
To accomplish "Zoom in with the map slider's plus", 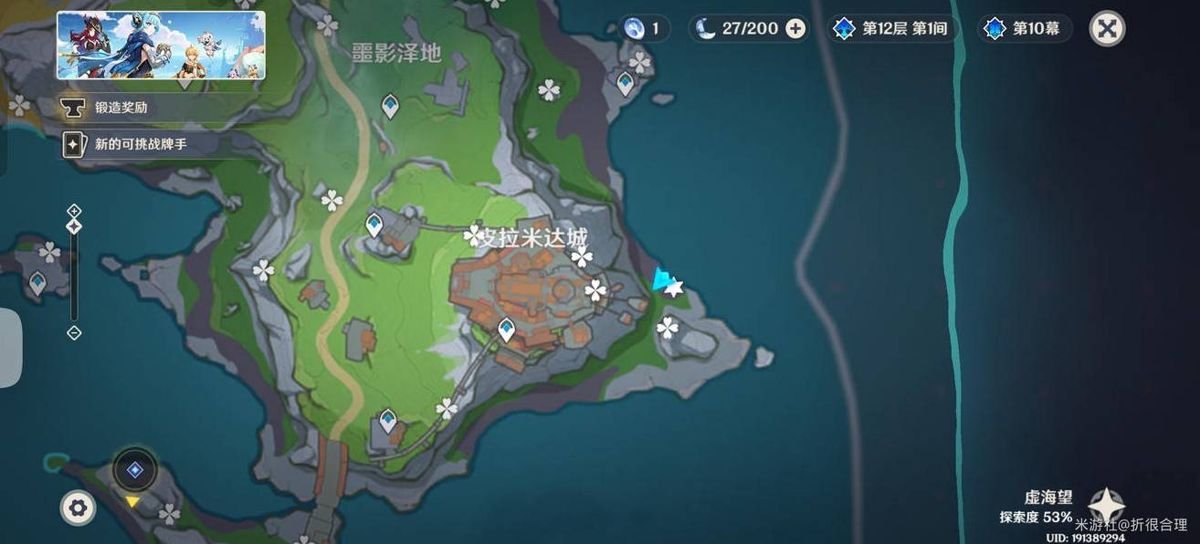I will (x=74, y=210).
